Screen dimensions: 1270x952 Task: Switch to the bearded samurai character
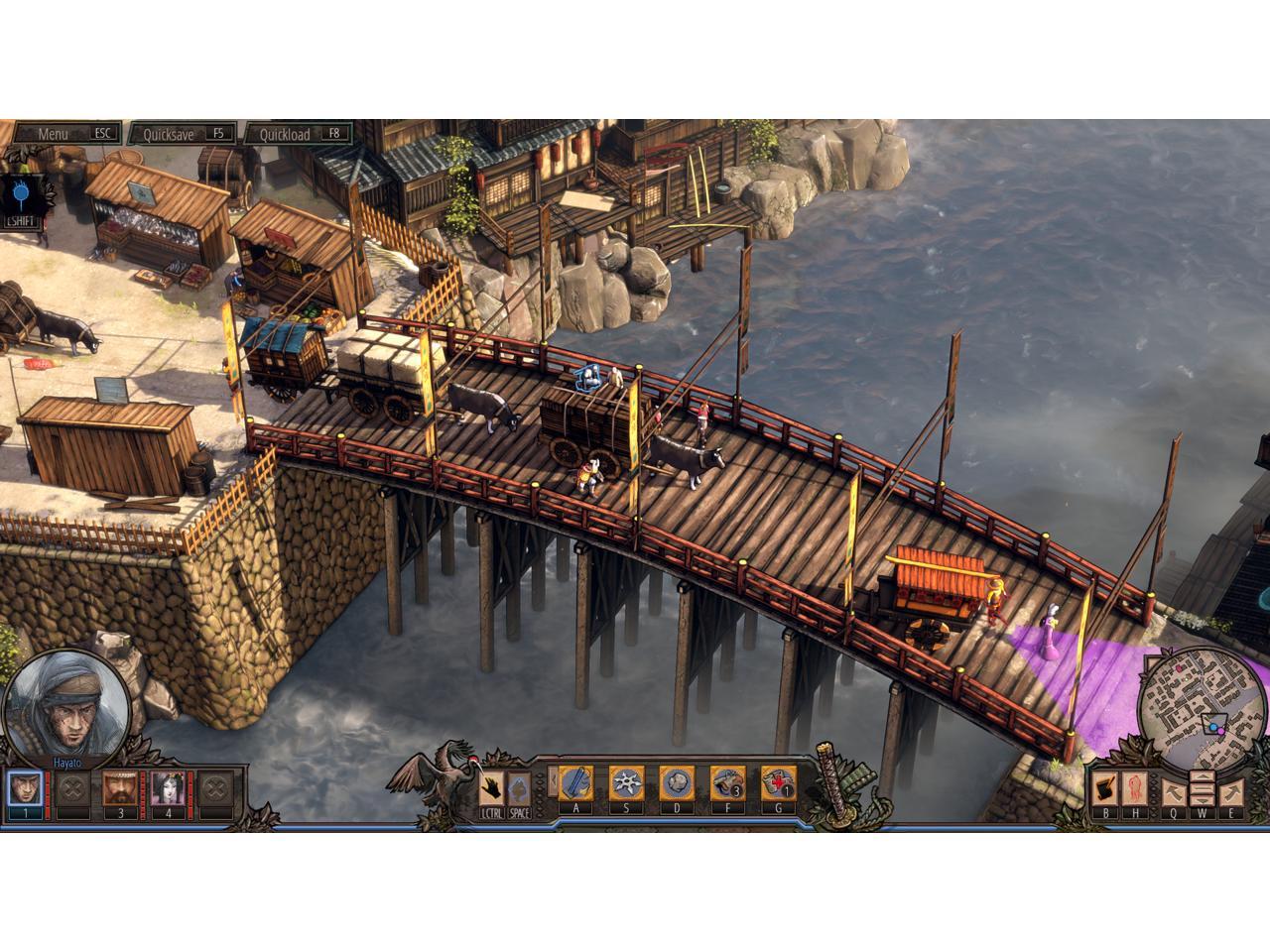pyautogui.click(x=120, y=790)
